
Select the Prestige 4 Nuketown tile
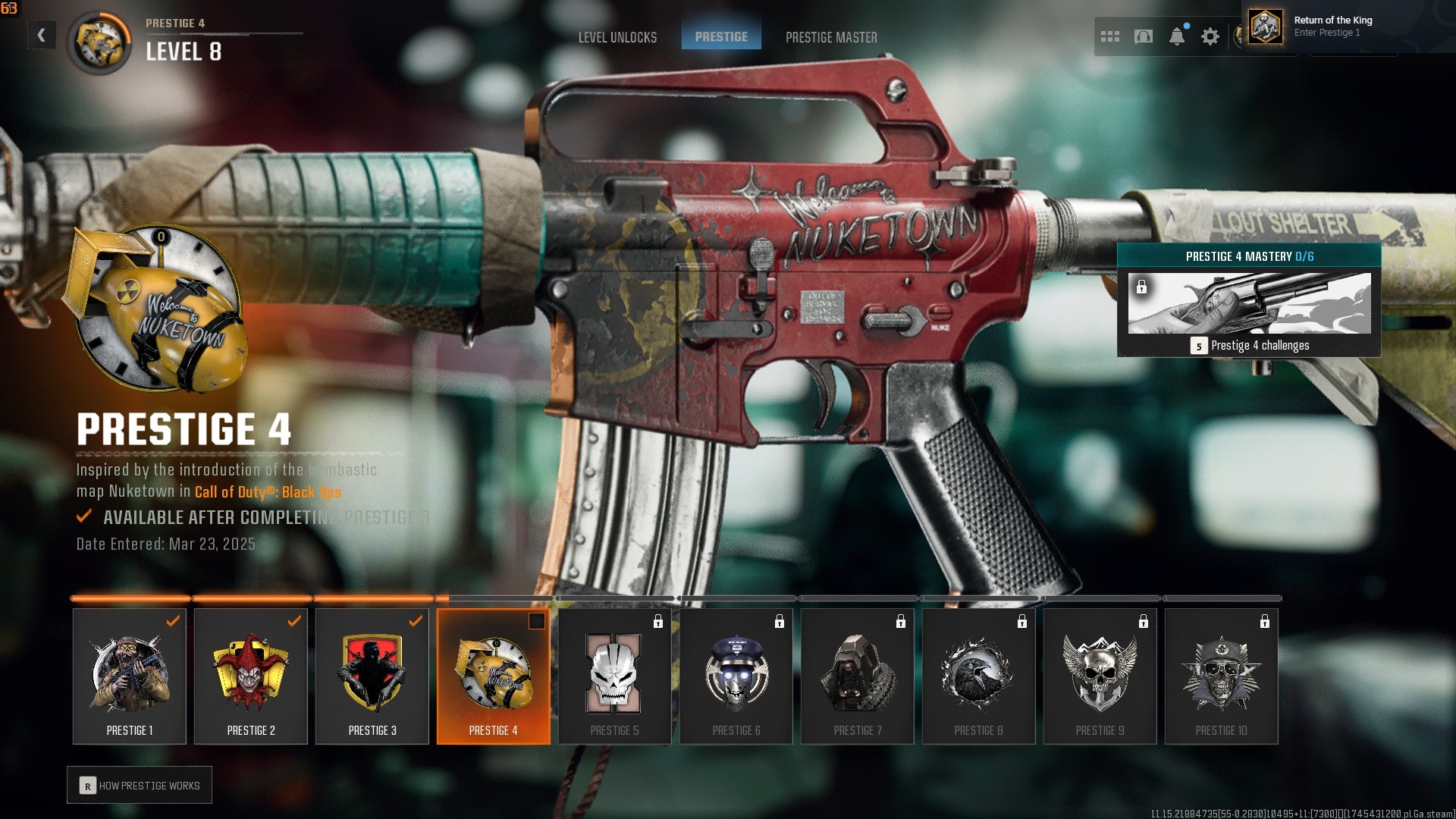(494, 676)
